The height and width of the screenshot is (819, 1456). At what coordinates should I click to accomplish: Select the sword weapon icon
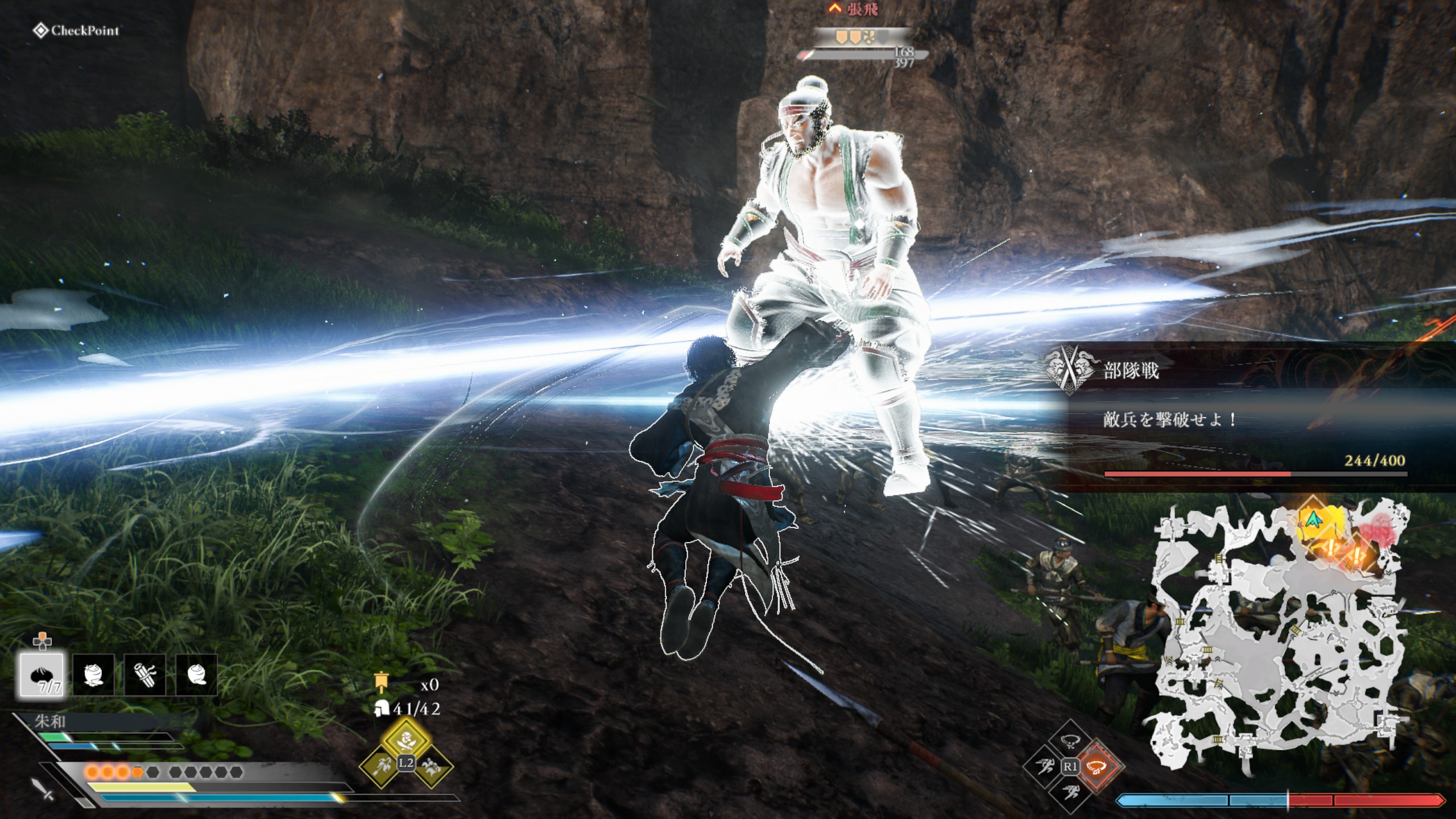43,789
